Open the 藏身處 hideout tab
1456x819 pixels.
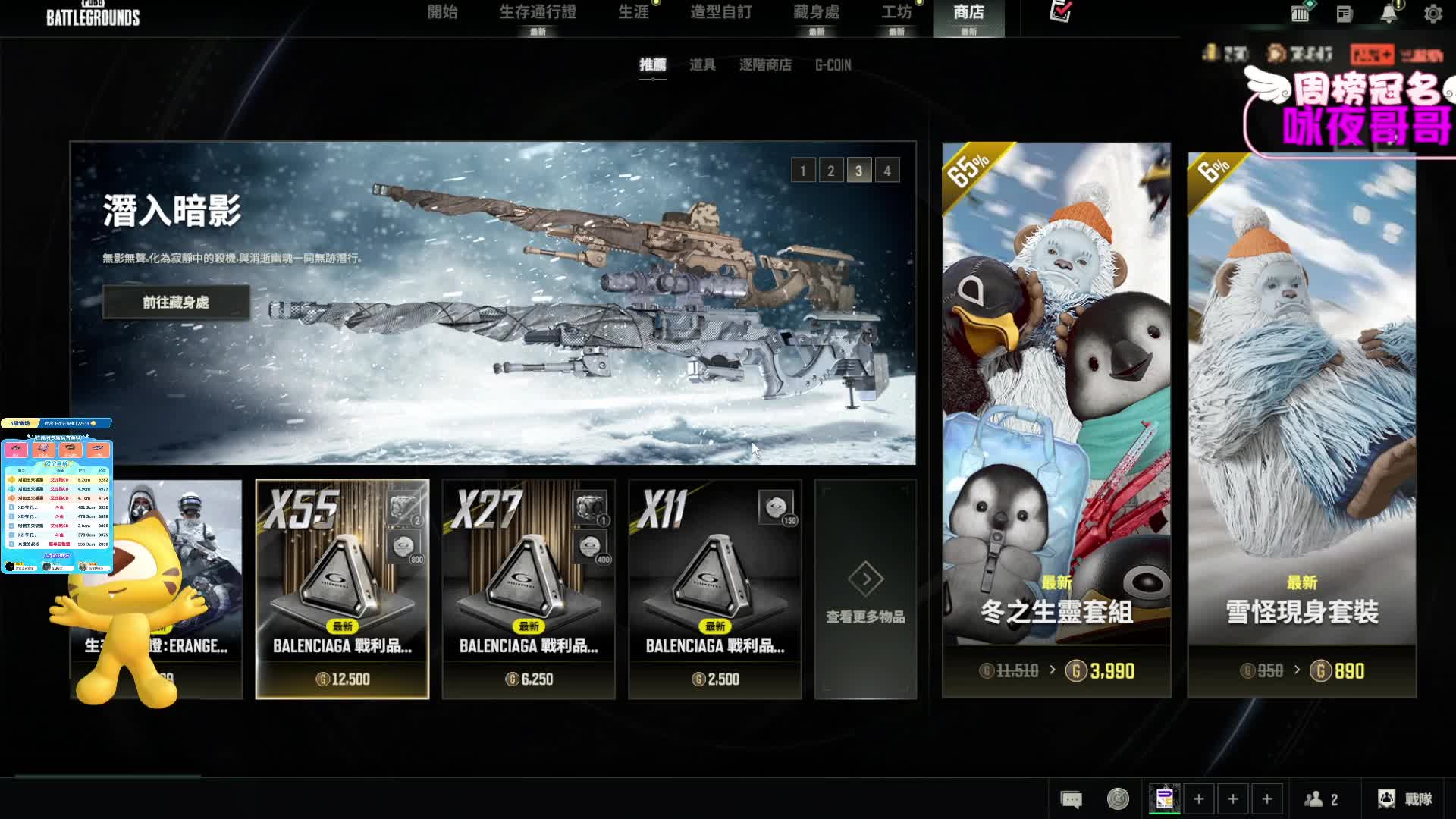[x=816, y=13]
